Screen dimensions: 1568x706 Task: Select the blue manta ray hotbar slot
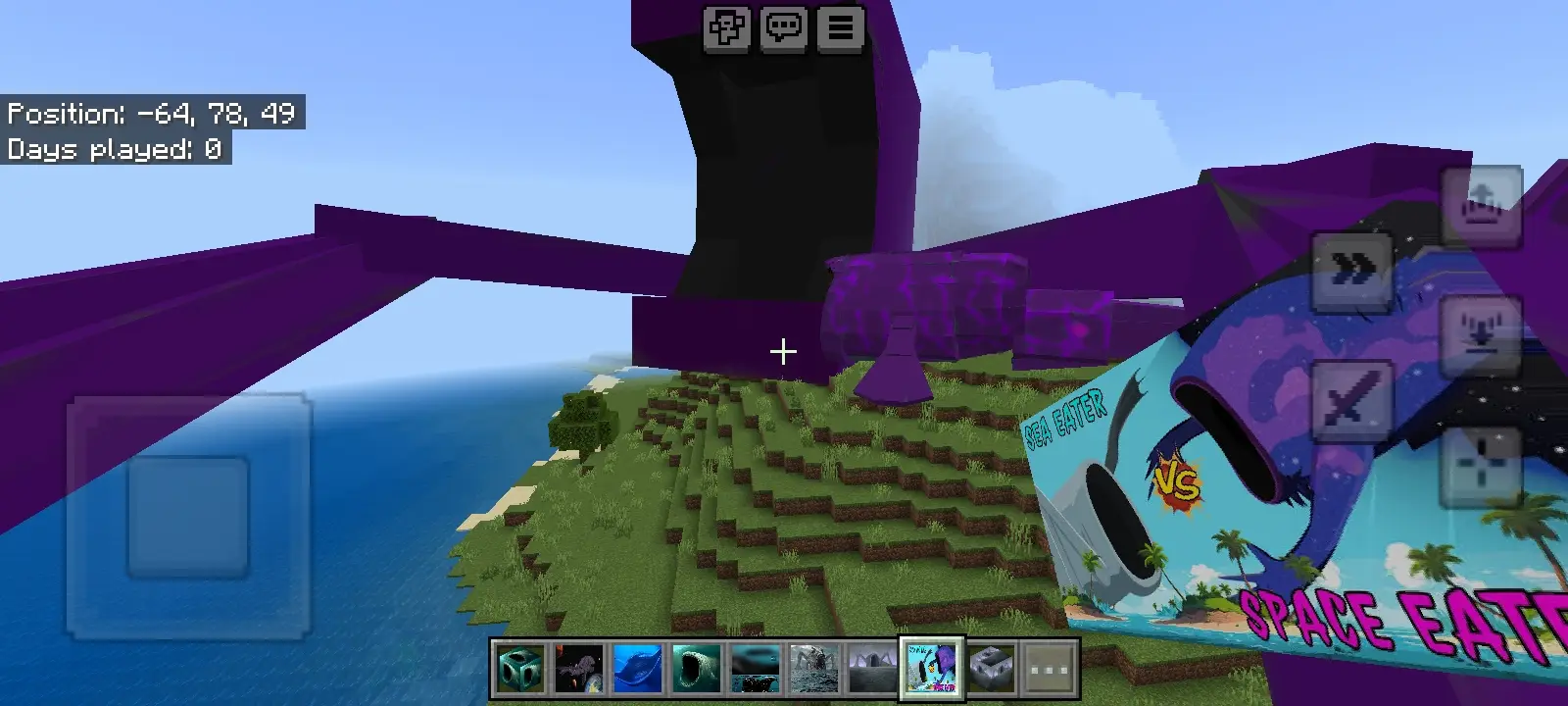point(638,669)
